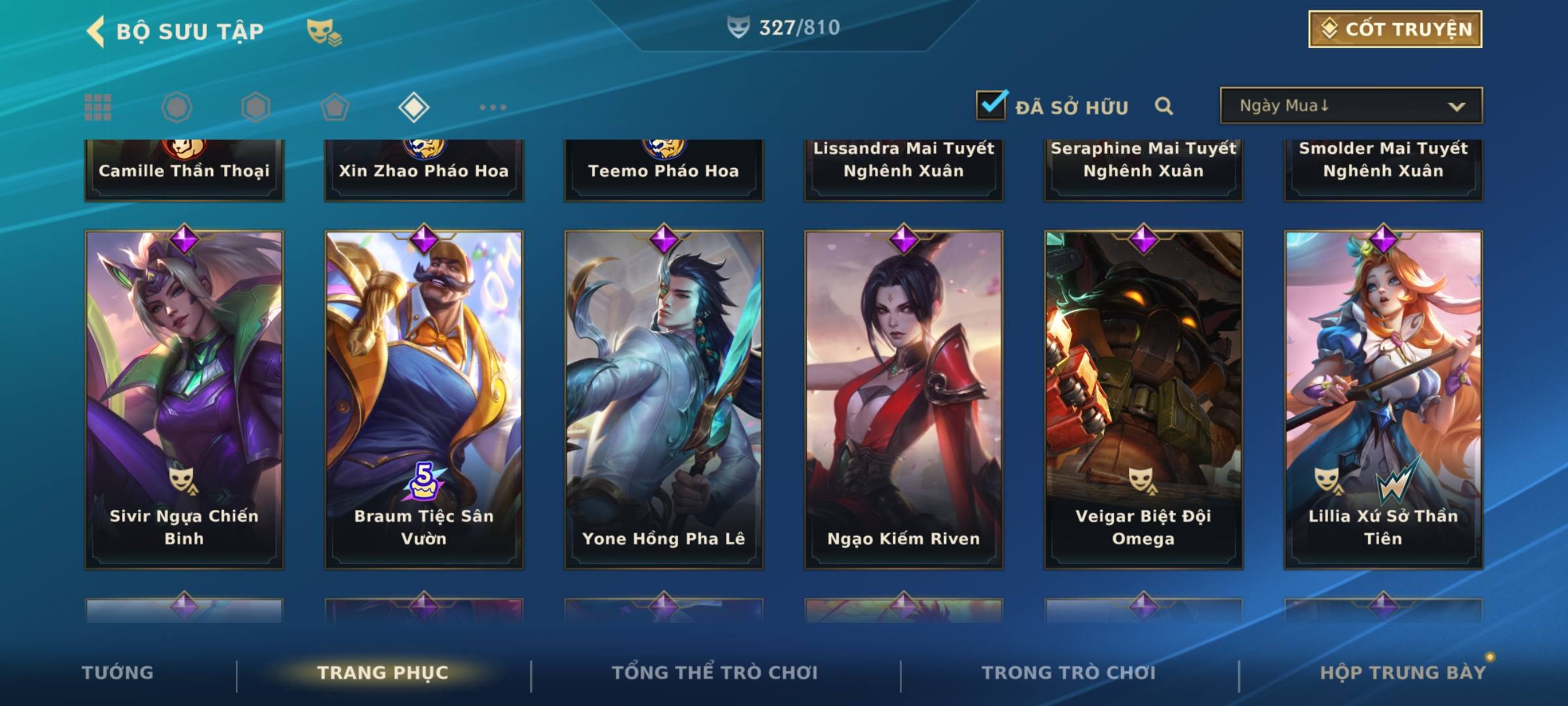The image size is (1568, 706).
Task: Pick the Lillia Xứ Sở Thần Tiên skin
Action: tap(1383, 399)
